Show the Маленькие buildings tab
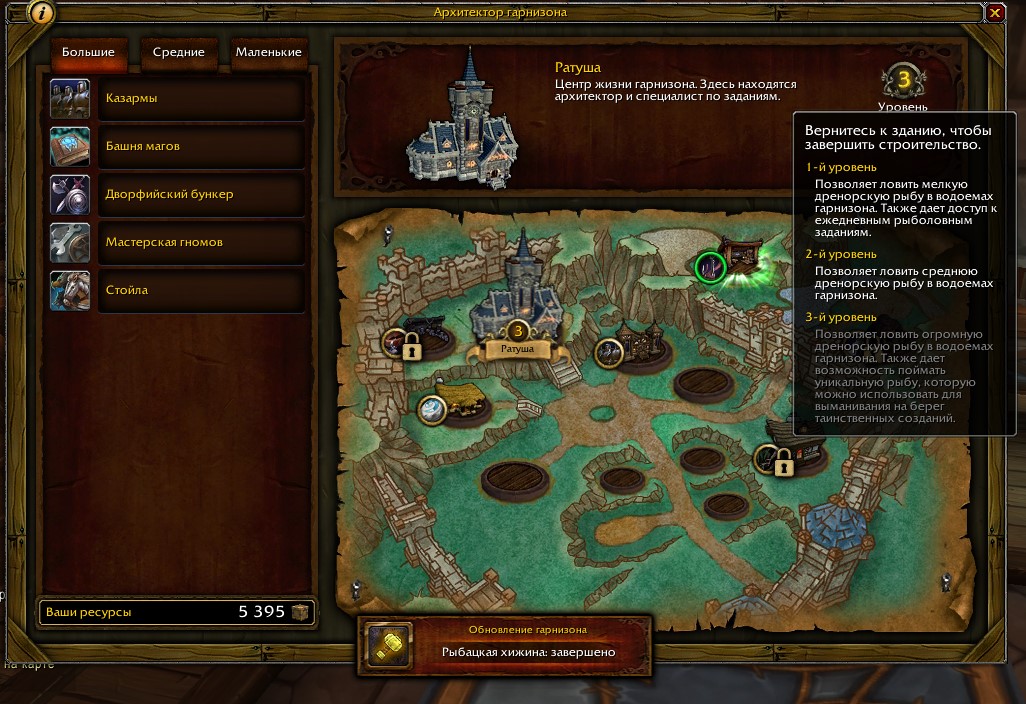The image size is (1026, 704). (x=267, y=53)
